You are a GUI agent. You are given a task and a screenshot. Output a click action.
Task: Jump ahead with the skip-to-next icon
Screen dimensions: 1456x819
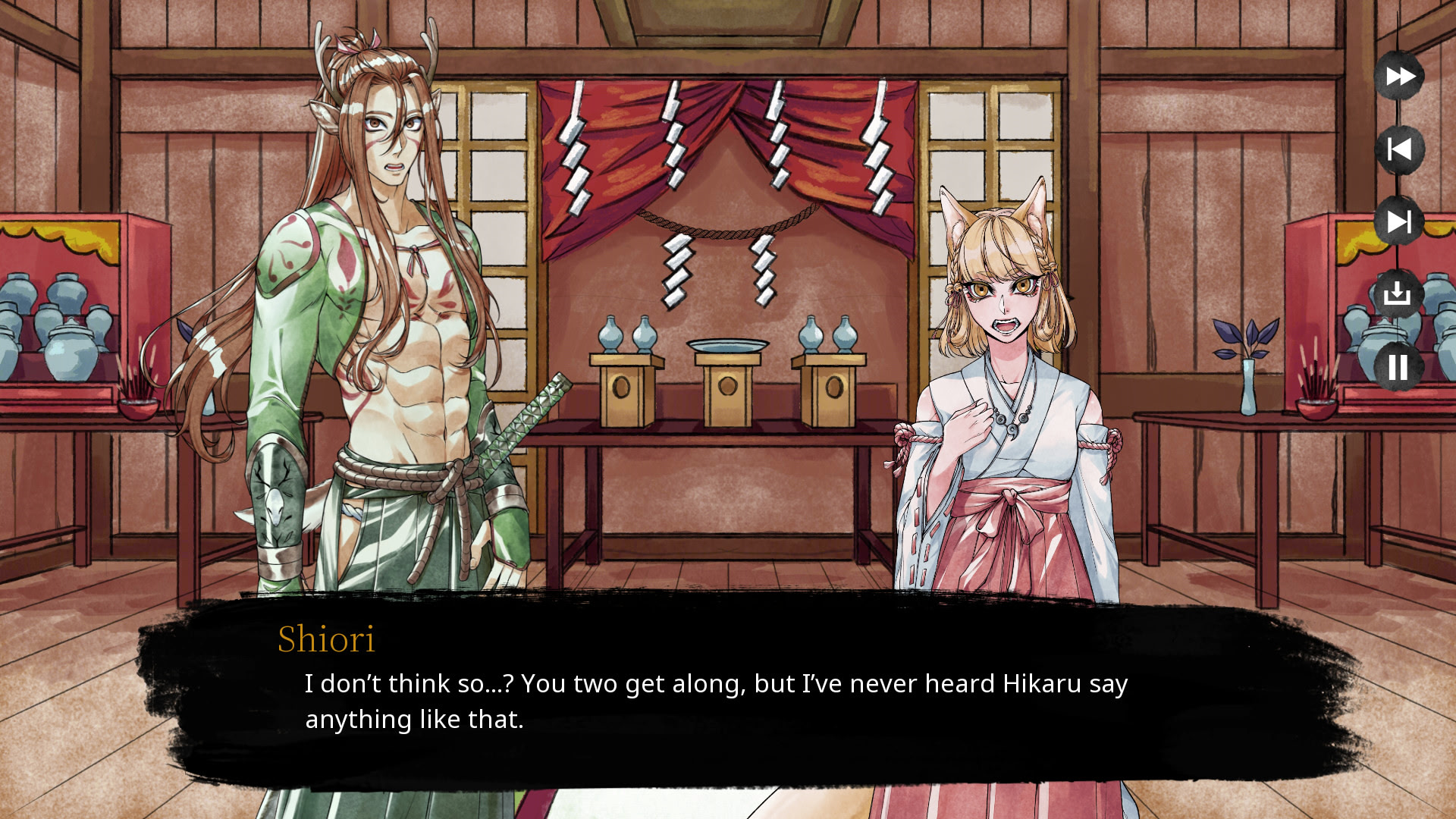coord(1399,222)
